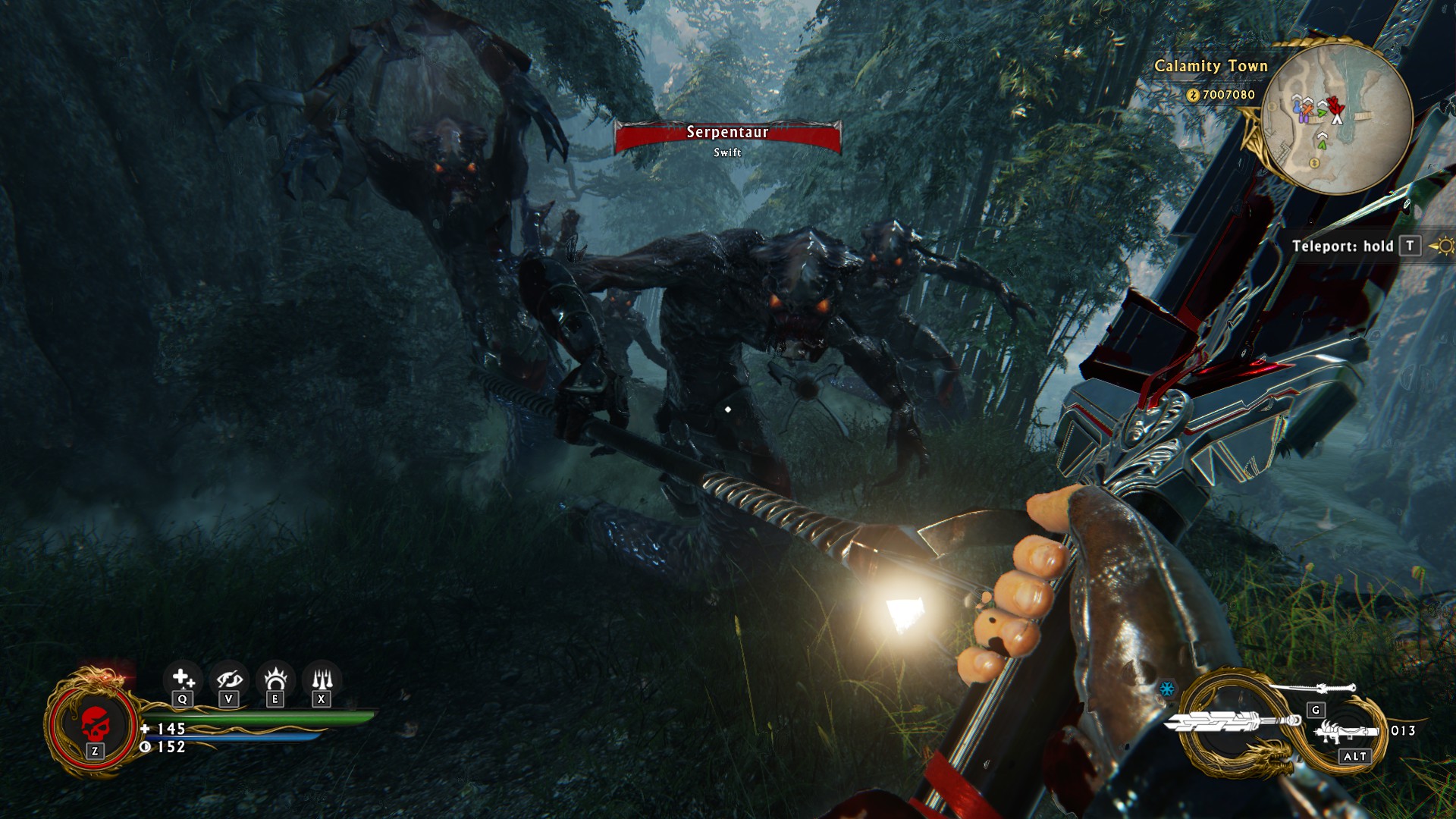Click the blue snowflake elemental icon
1456x819 pixels.
point(1167,689)
